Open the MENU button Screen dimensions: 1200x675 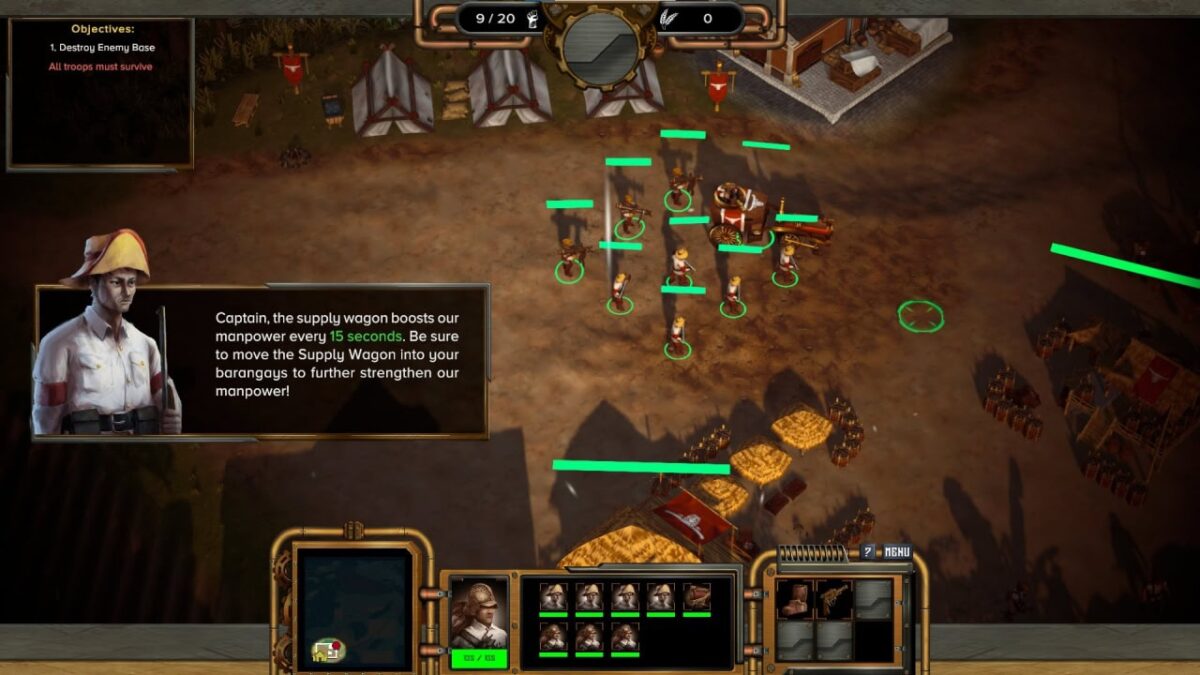[897, 552]
